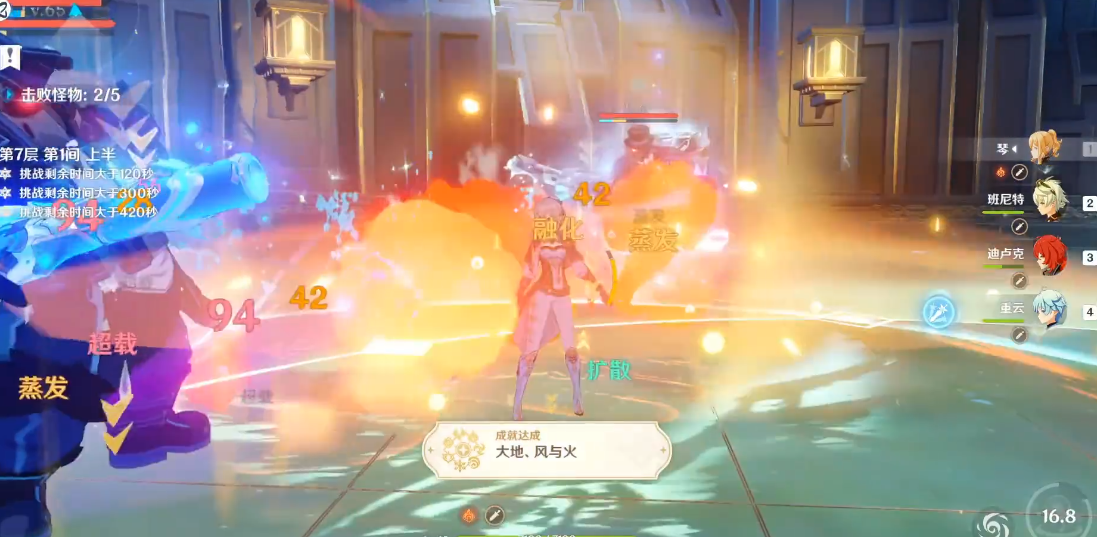Switch to party member 迪卢克
This screenshot has width=1097, height=537.
(x=1049, y=254)
